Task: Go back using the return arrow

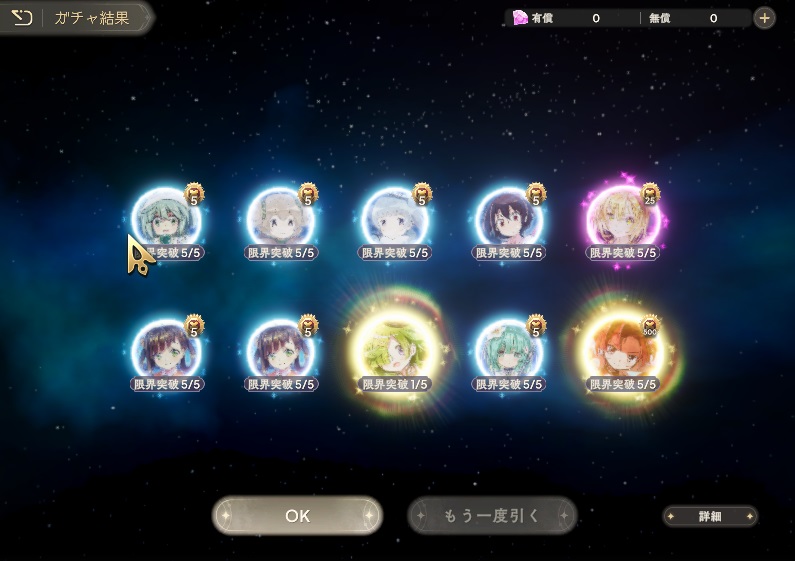Action: tap(22, 17)
